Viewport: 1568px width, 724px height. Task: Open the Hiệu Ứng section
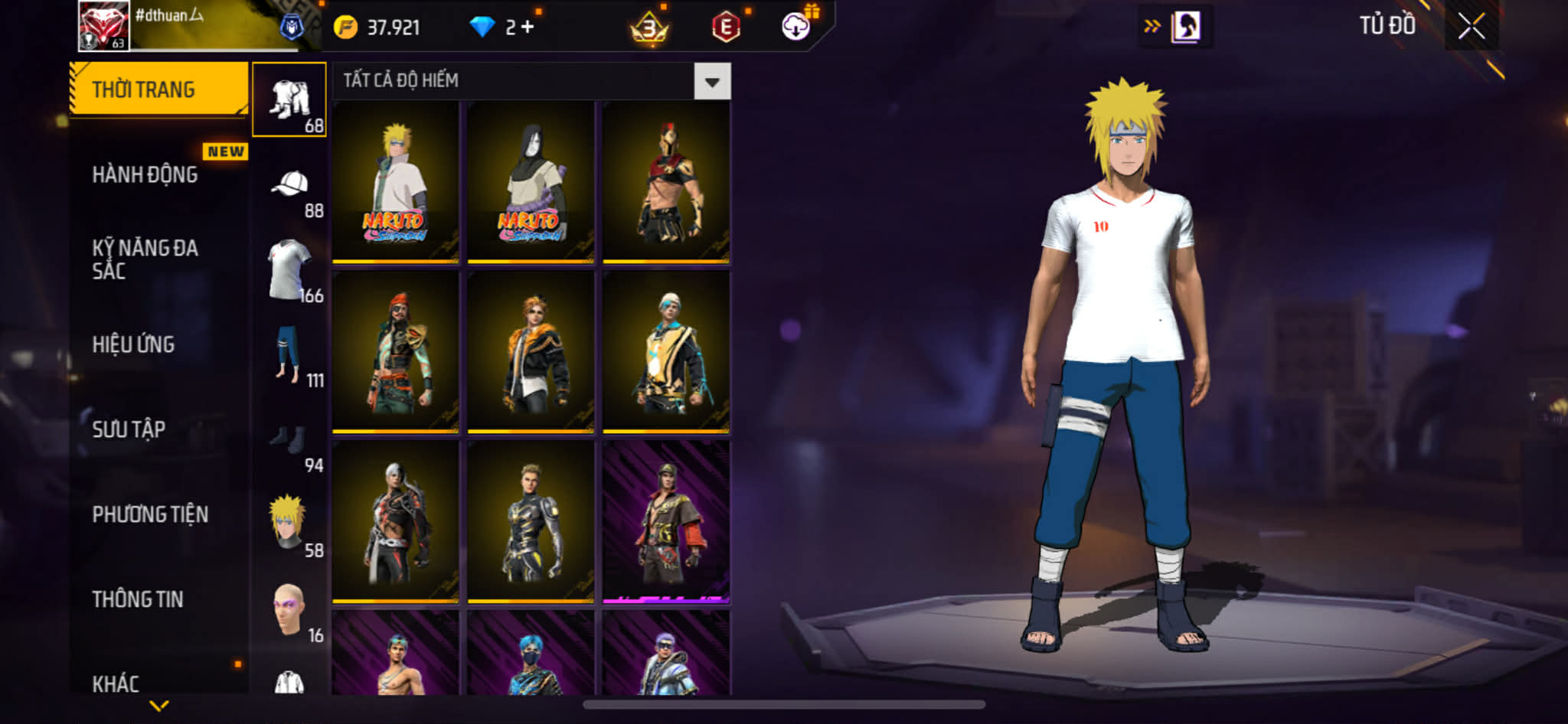coord(134,344)
